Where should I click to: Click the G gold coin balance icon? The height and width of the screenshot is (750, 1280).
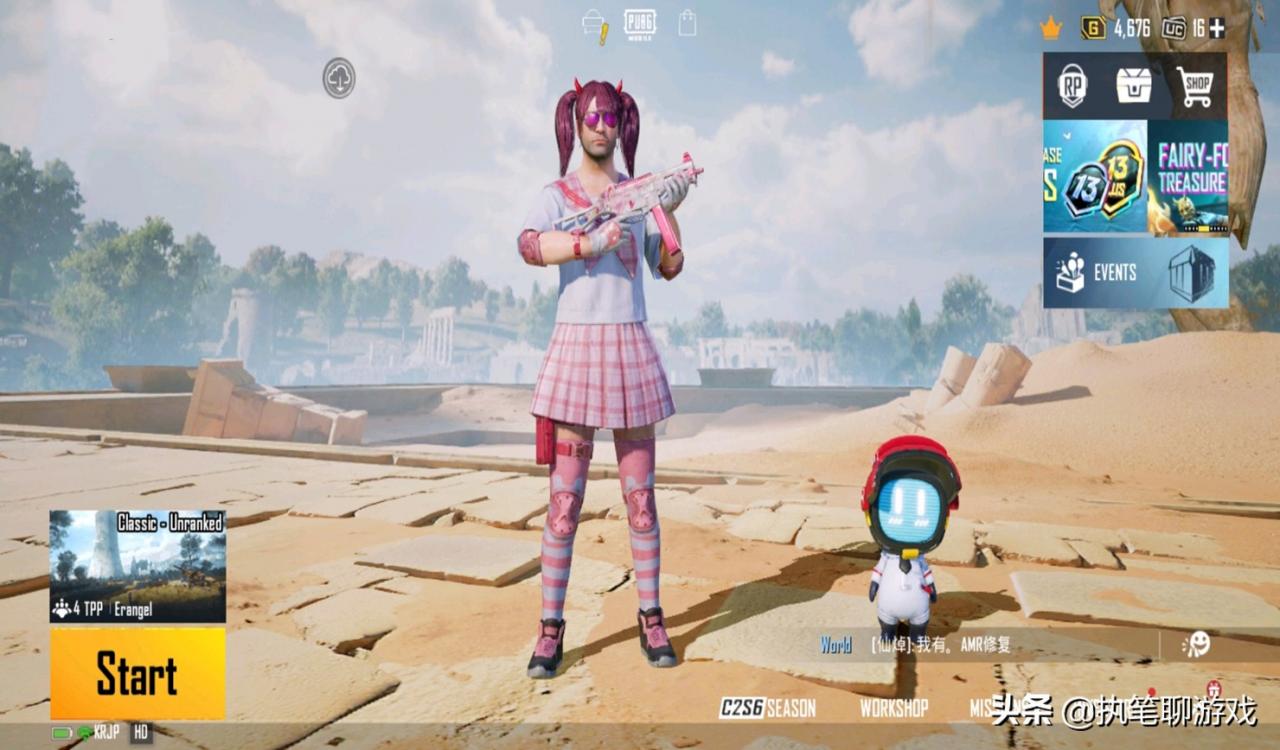[x=1093, y=28]
